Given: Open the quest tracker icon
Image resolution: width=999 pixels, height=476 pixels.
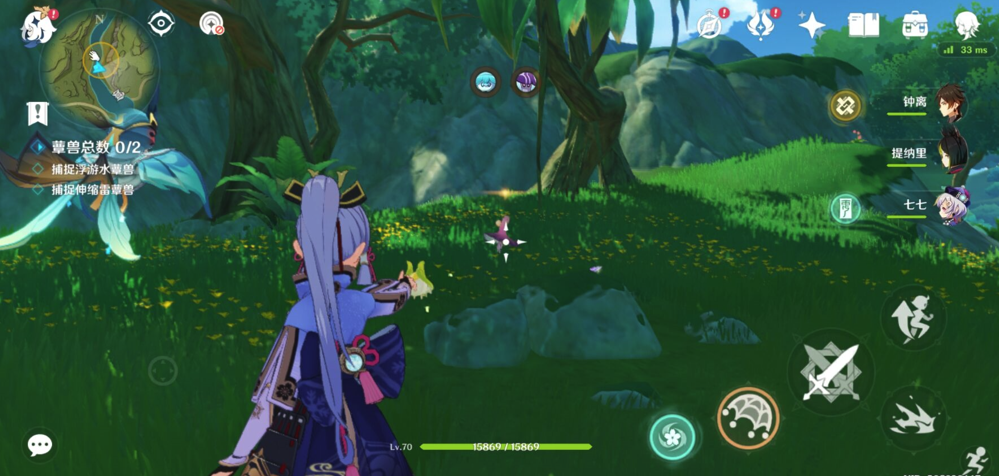Looking at the screenshot, I should pyautogui.click(x=38, y=113).
